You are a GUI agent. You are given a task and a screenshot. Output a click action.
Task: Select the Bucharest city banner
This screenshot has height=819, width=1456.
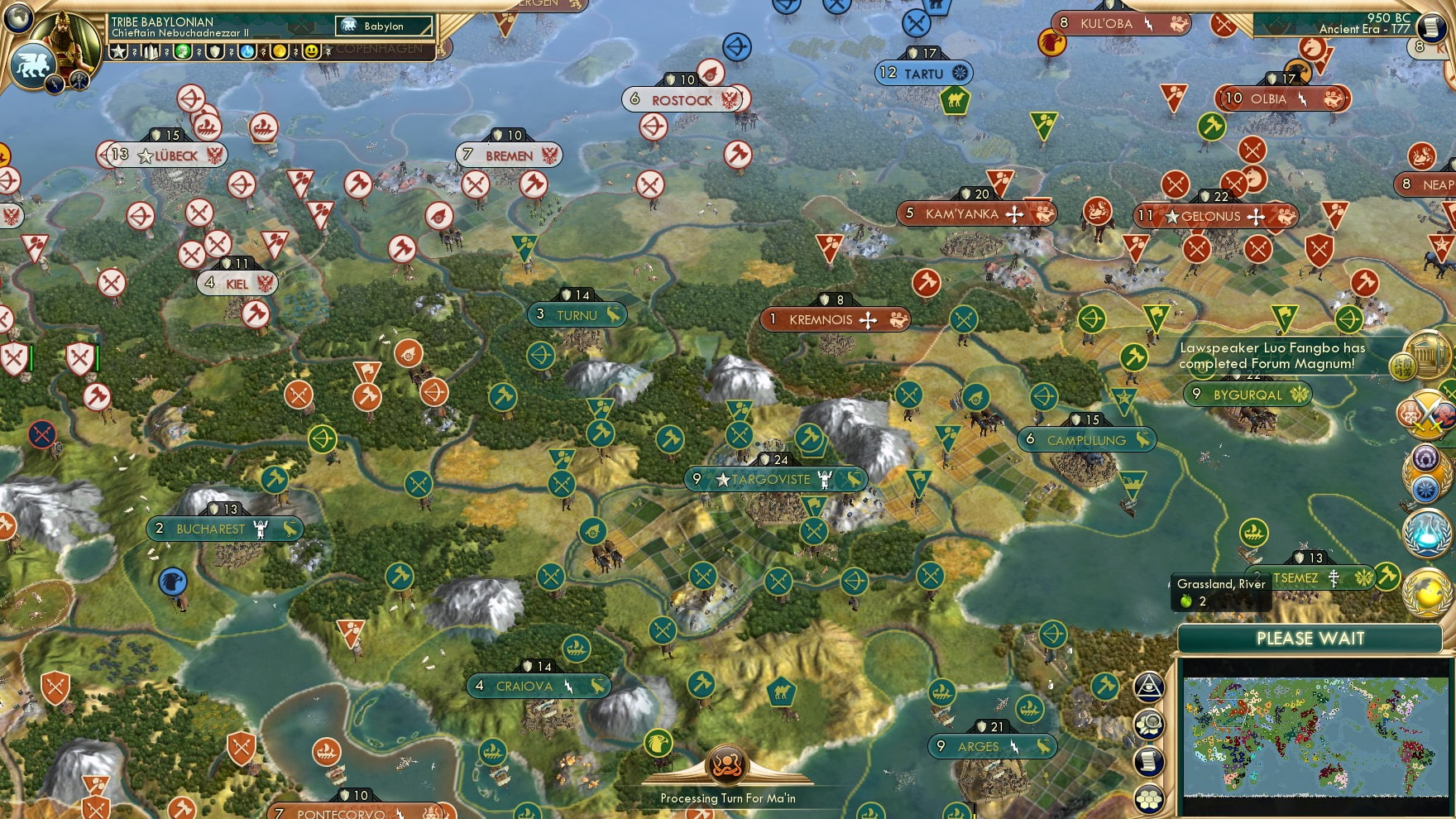point(224,528)
